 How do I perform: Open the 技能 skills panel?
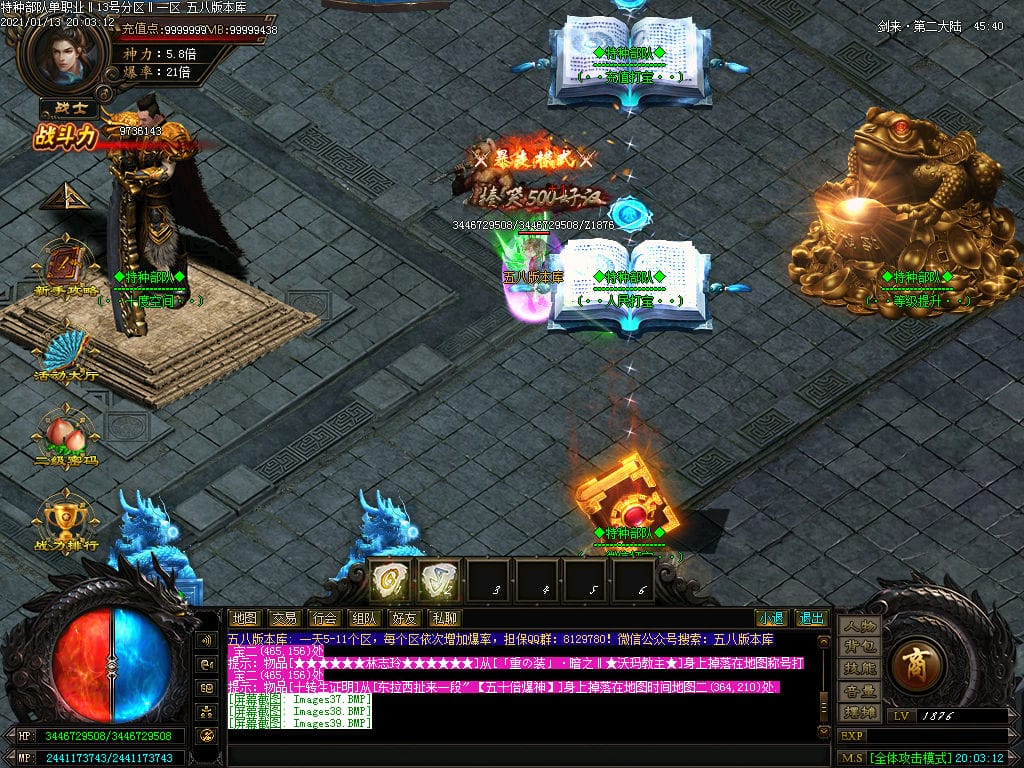coord(859,669)
